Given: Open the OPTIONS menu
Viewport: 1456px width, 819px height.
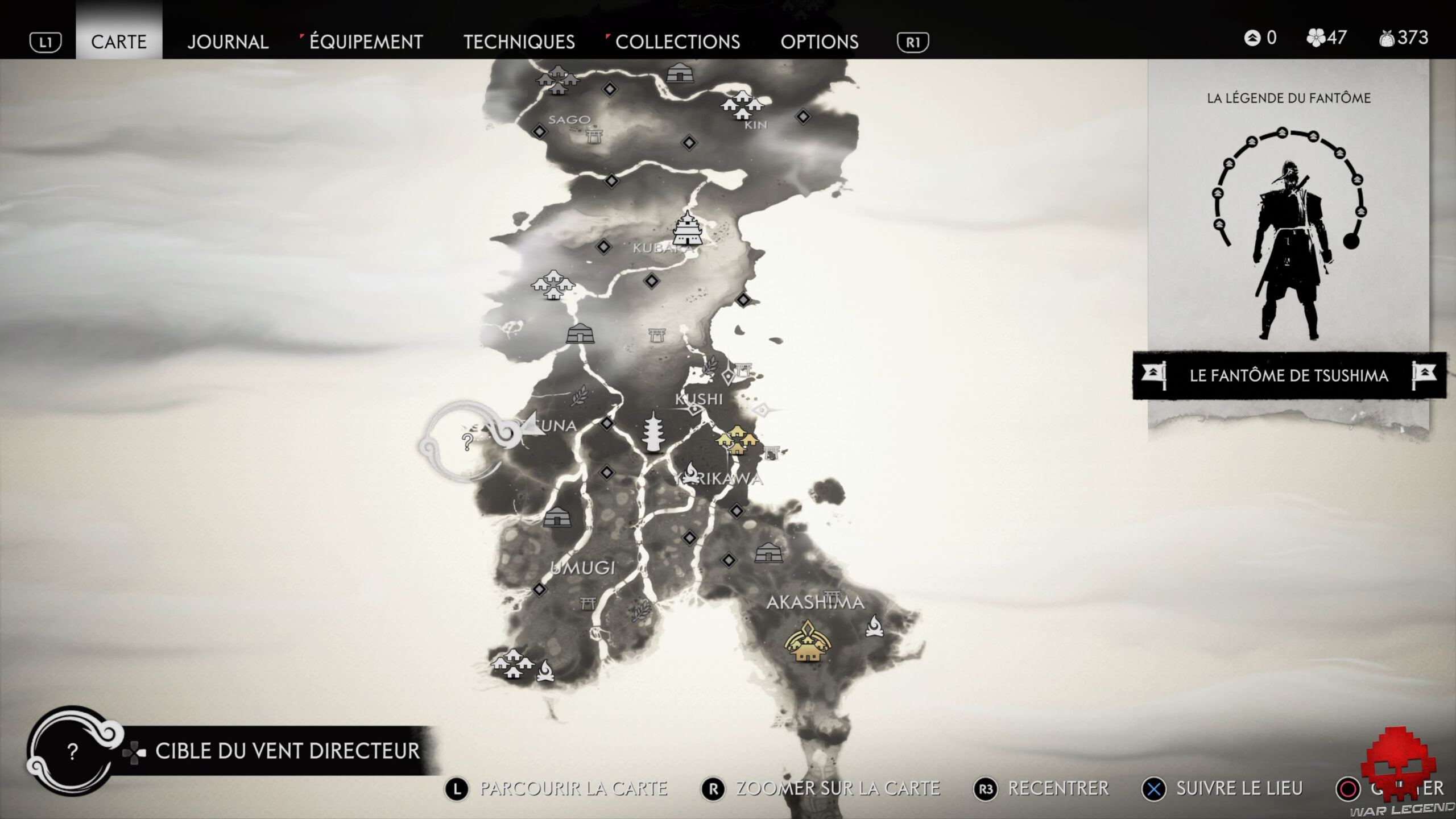Looking at the screenshot, I should 821,42.
